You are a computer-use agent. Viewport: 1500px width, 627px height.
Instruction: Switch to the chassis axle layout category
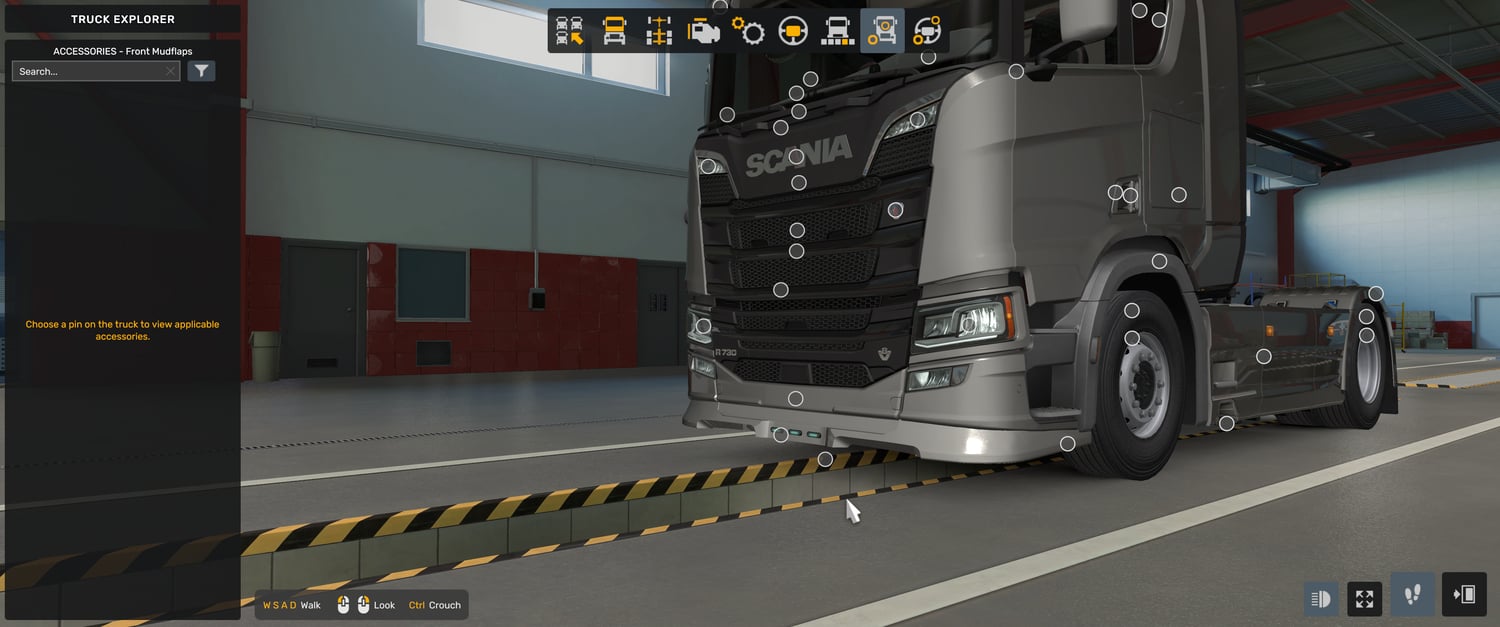pos(659,31)
